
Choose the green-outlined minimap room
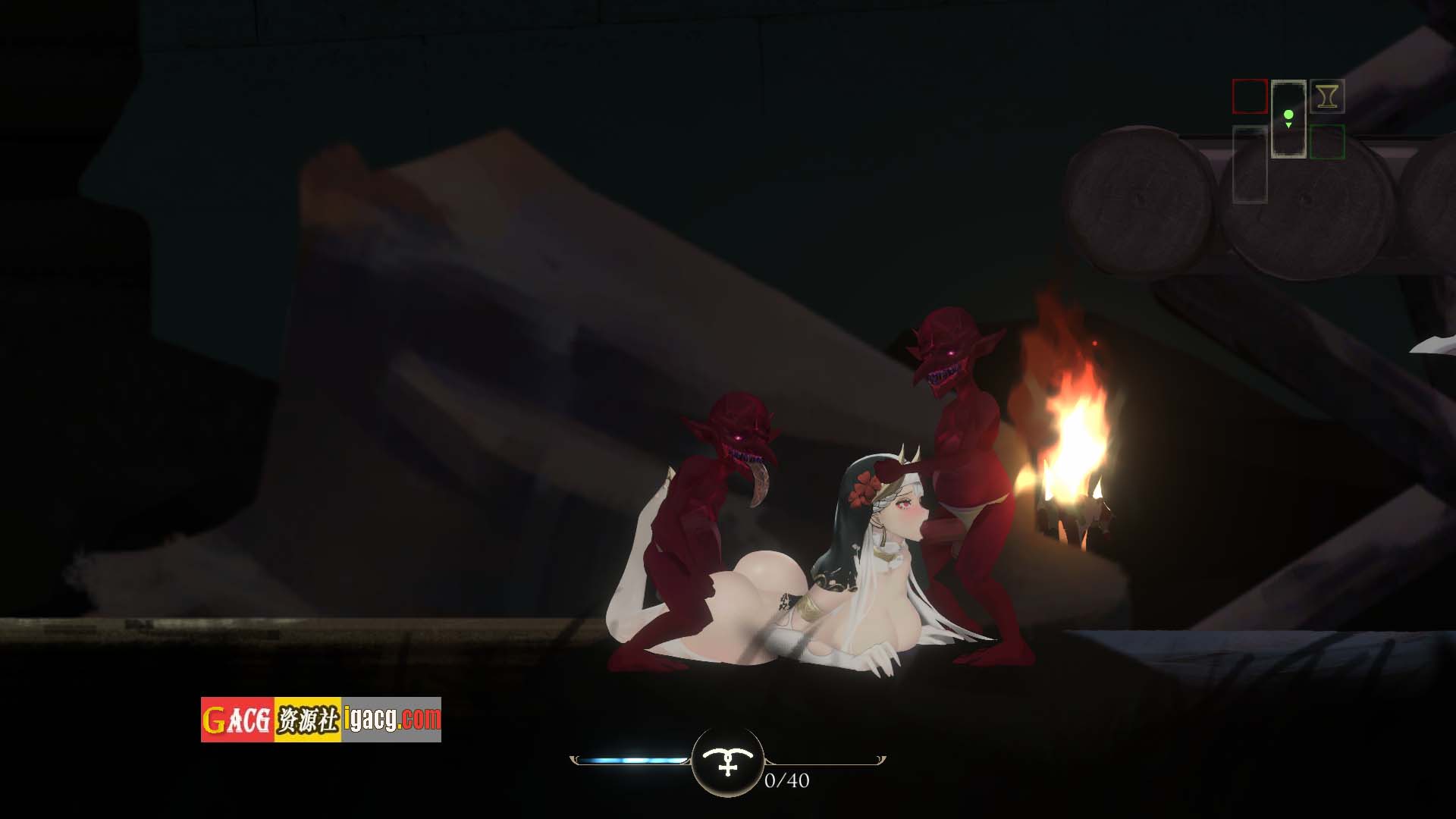(x=1327, y=142)
